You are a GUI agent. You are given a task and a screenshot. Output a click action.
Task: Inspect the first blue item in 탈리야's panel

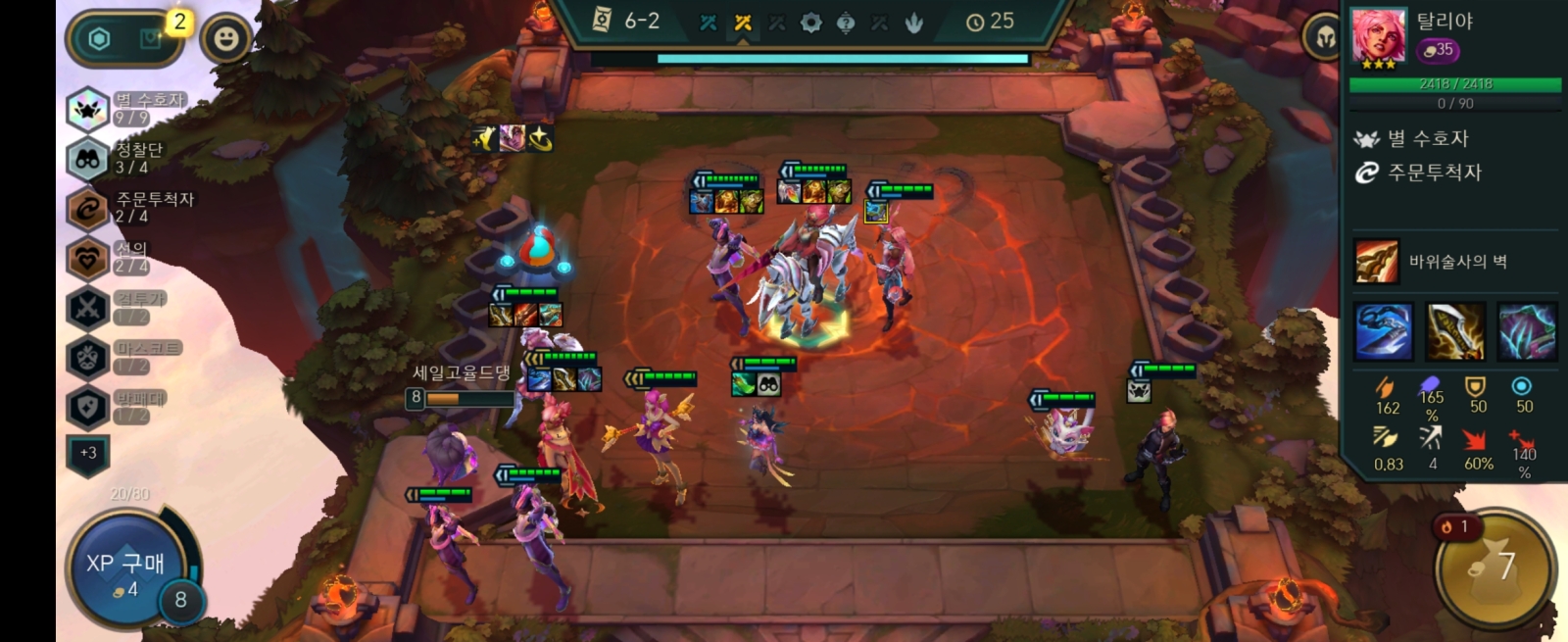point(1384,331)
